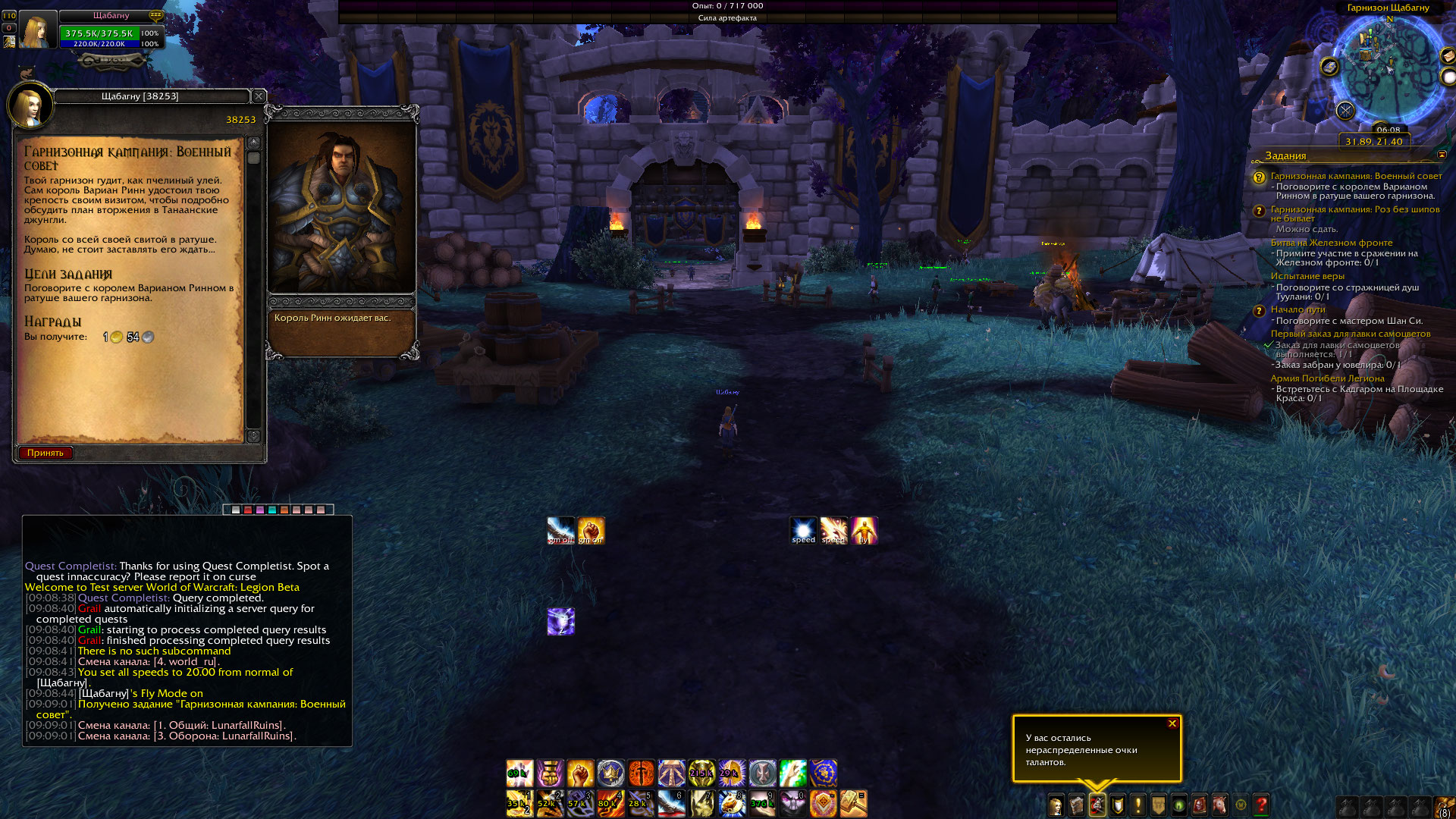Viewport: 1456px width, 819px height.
Task: Click the fly macro button
Action: coord(864,531)
